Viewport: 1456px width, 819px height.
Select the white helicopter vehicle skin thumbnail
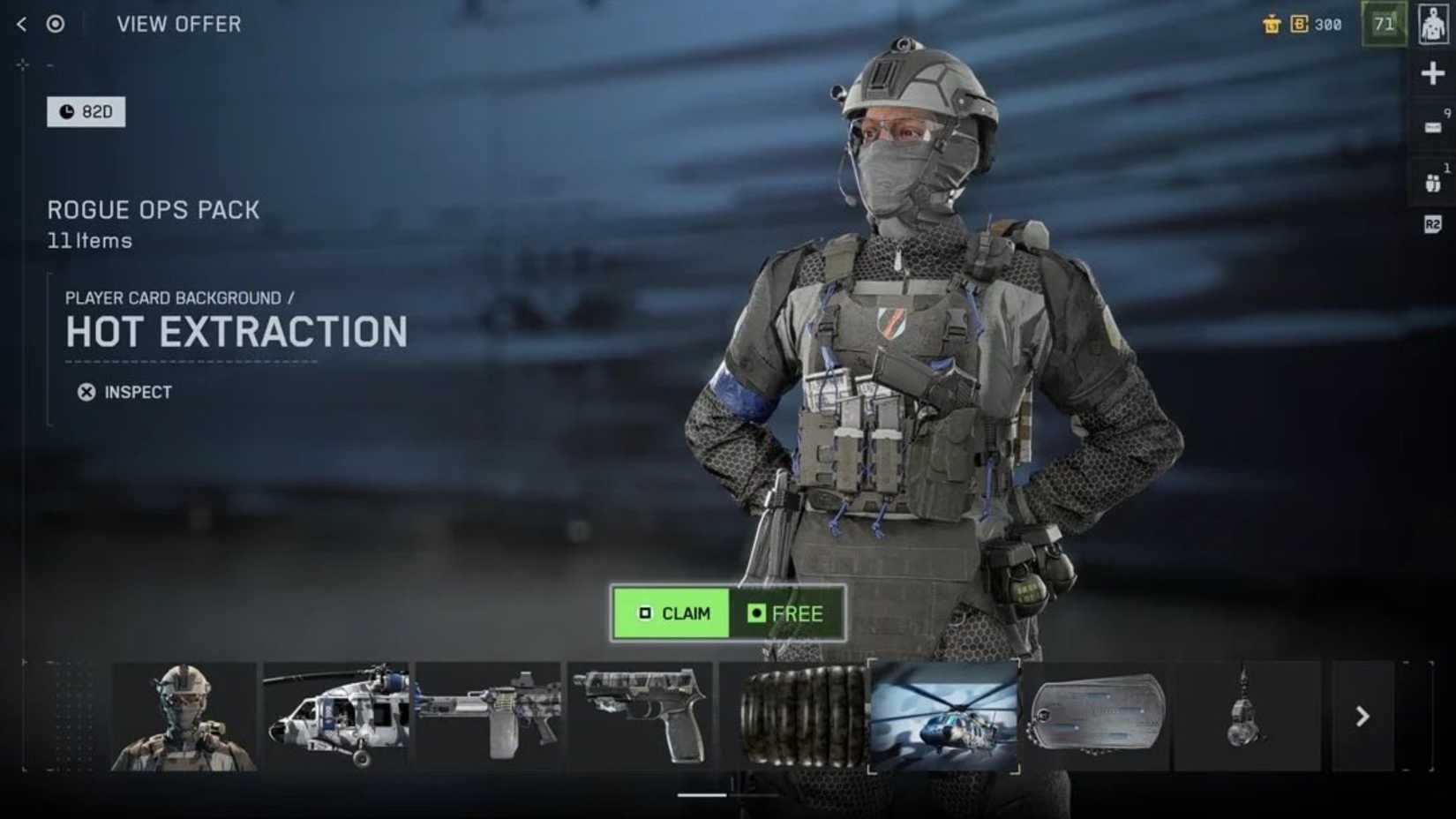(x=338, y=713)
